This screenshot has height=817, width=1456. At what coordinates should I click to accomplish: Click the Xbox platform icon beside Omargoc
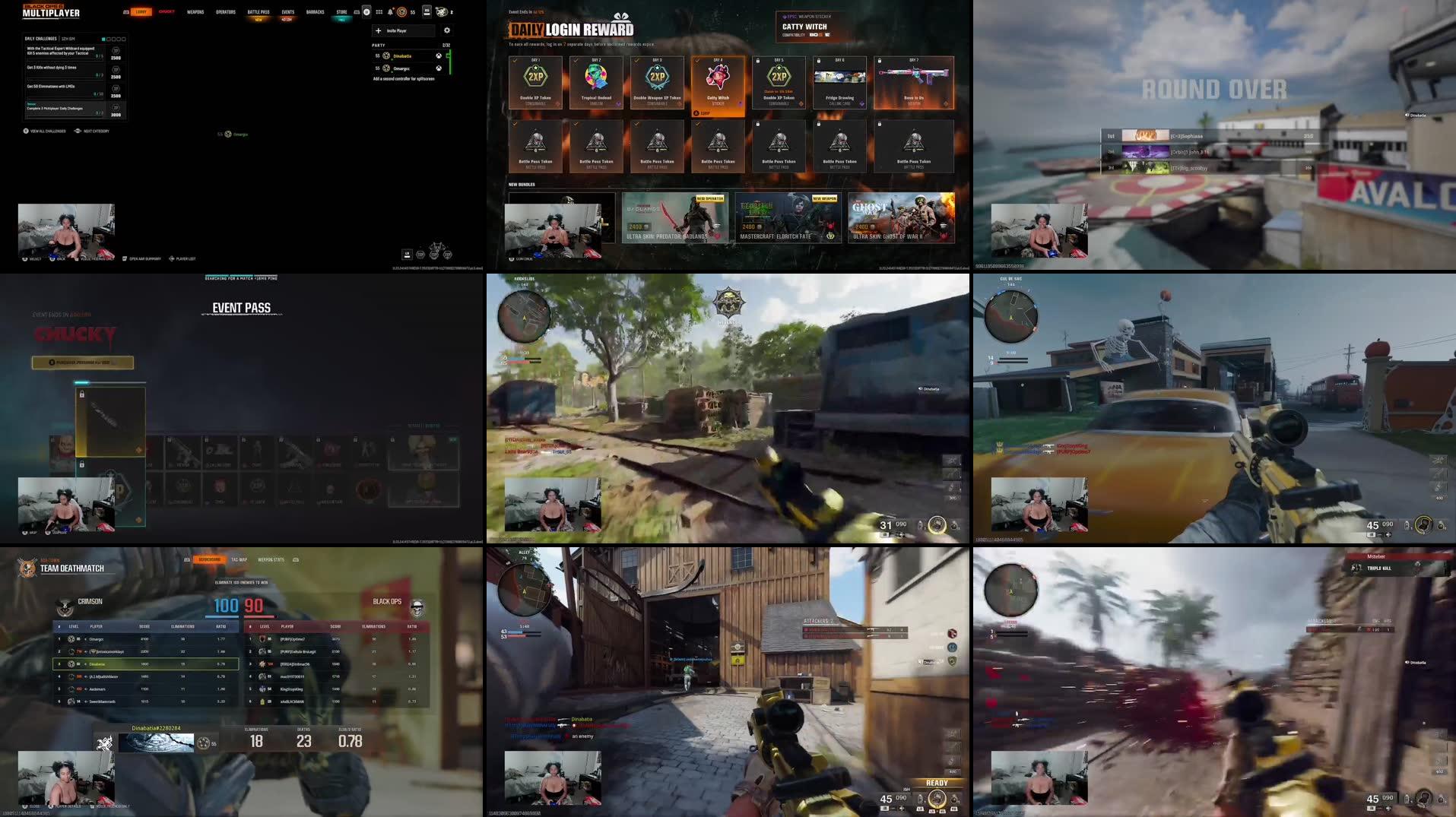pyautogui.click(x=439, y=69)
